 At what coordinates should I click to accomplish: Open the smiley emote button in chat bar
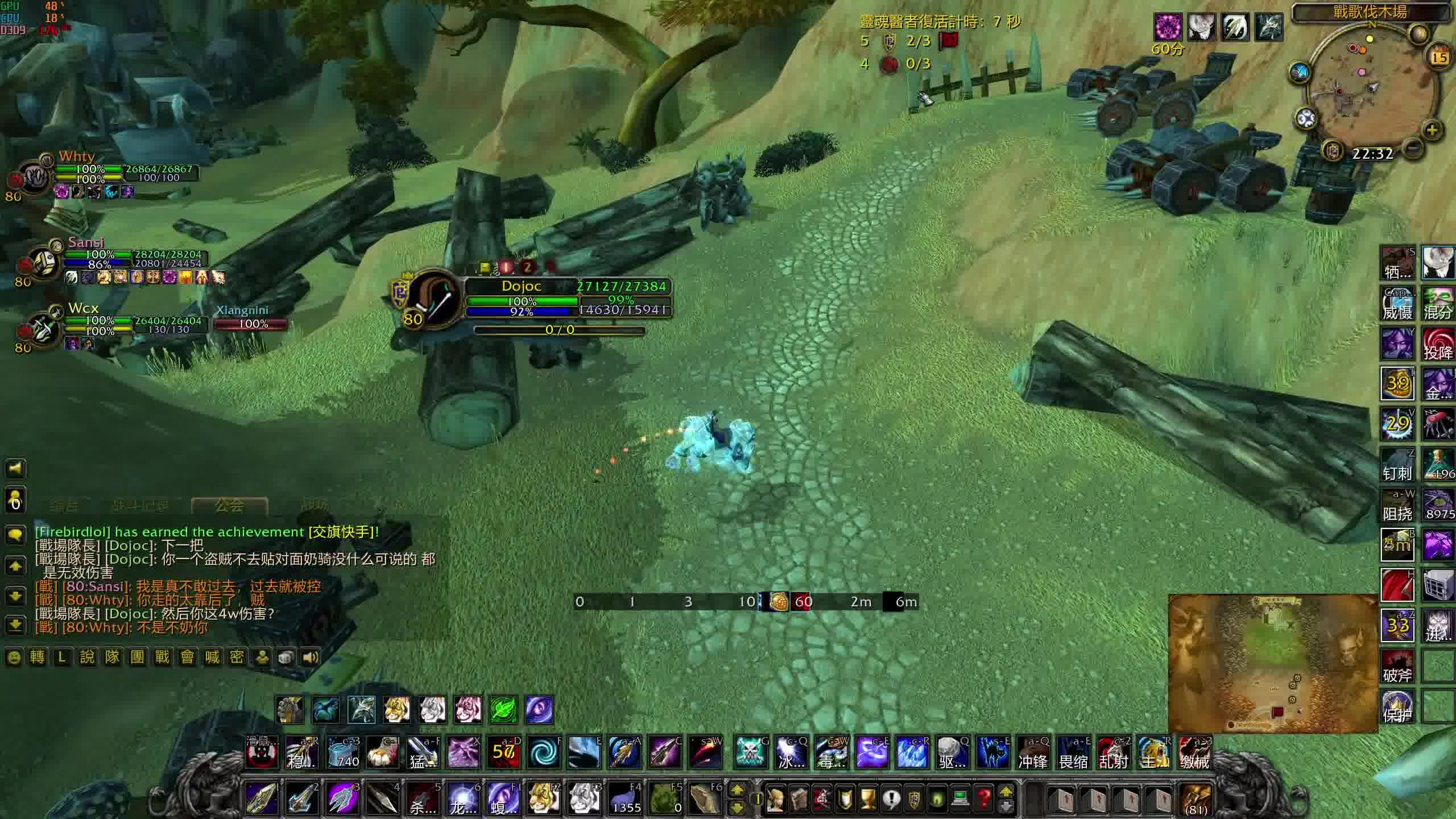(14, 657)
